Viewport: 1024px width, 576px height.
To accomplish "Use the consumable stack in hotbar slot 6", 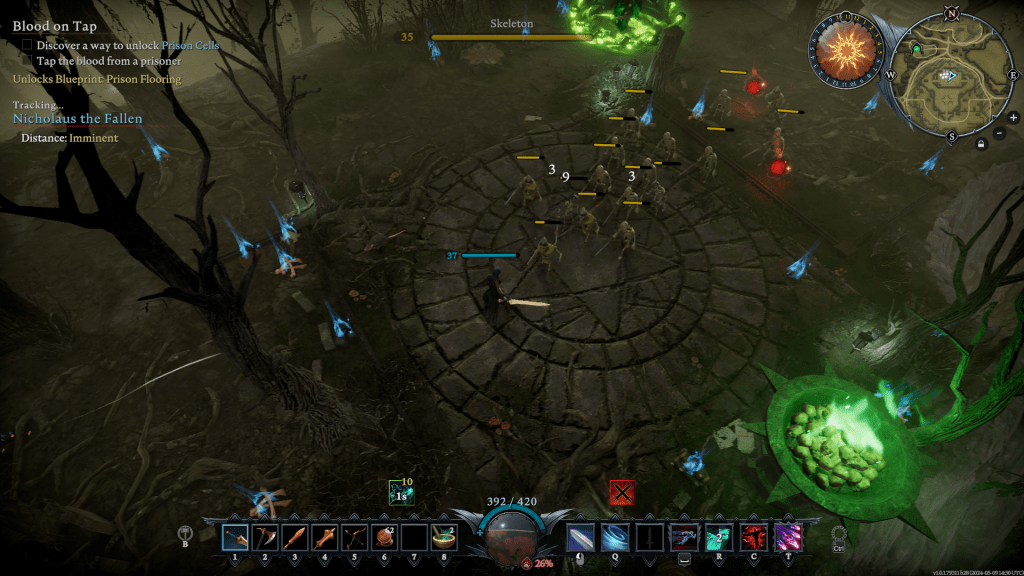I will (x=385, y=538).
